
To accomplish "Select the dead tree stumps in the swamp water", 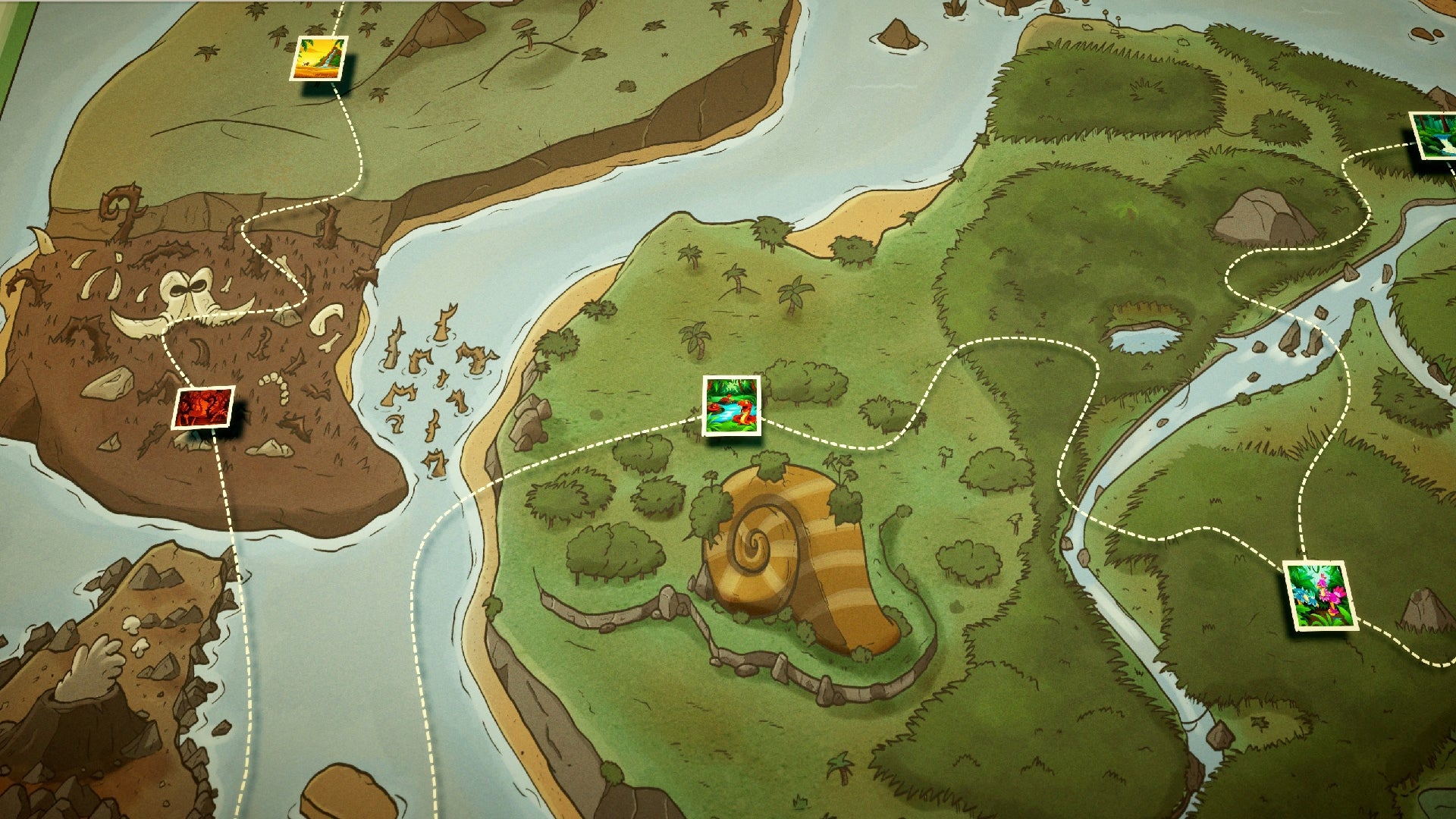I will [425, 372].
